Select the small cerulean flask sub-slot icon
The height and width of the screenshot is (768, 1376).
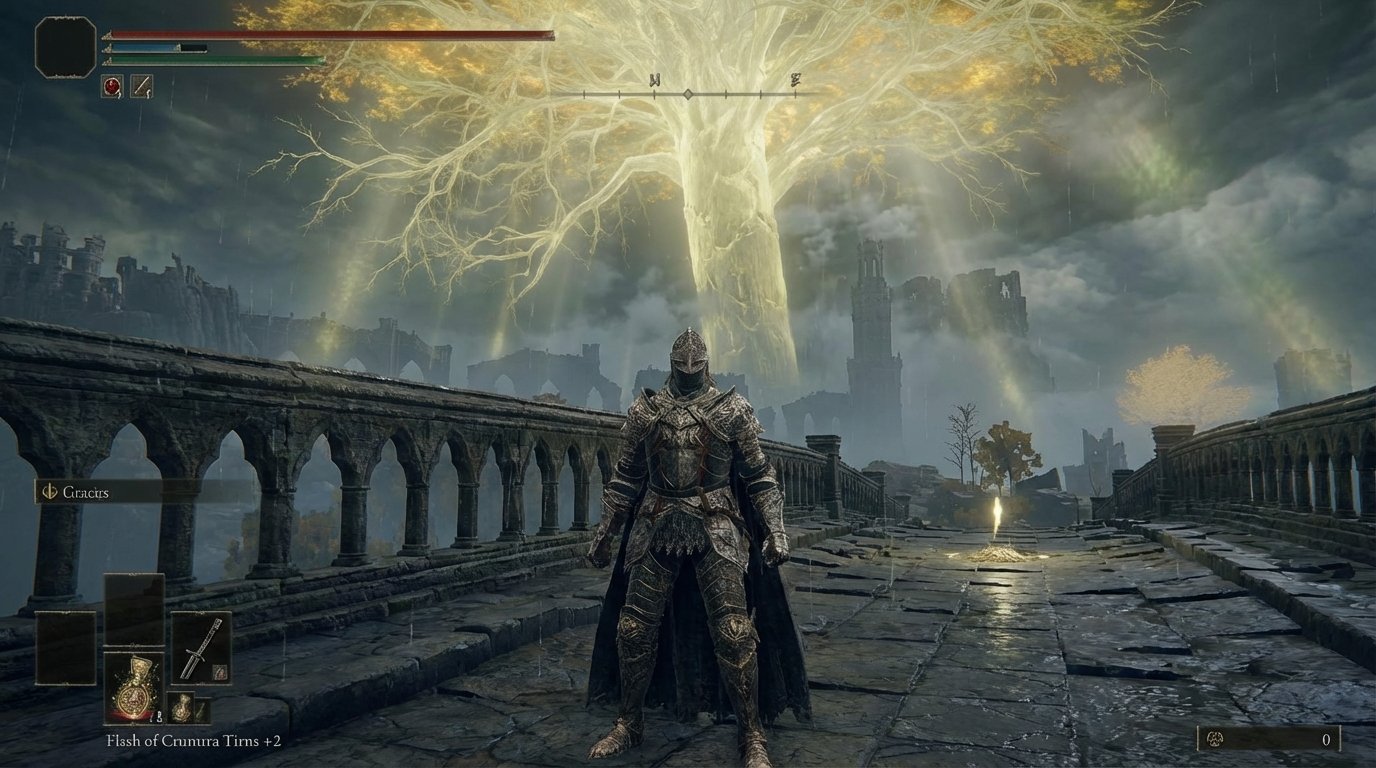(182, 707)
